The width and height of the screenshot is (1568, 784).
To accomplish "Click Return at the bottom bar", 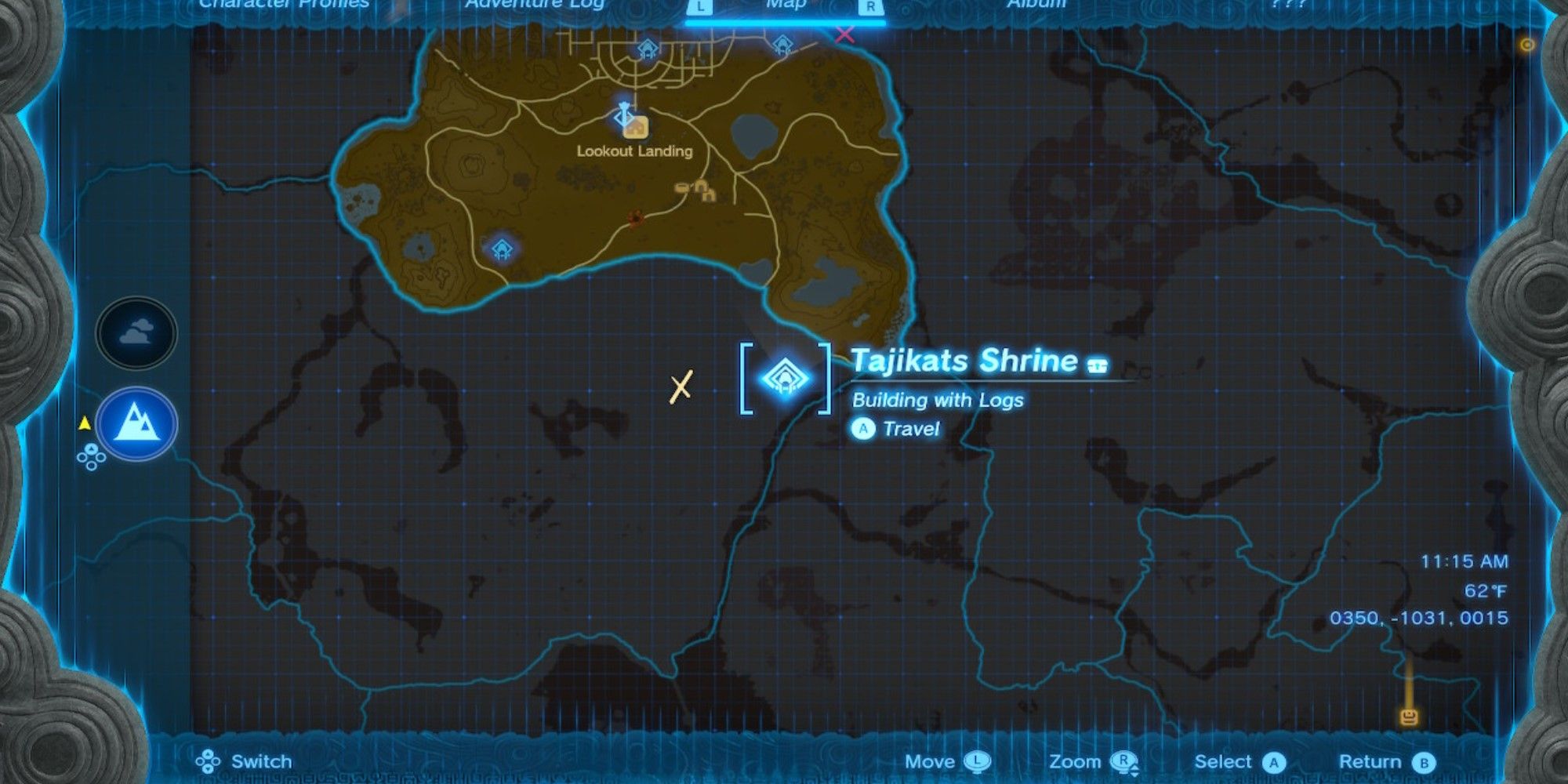I will tap(1388, 760).
